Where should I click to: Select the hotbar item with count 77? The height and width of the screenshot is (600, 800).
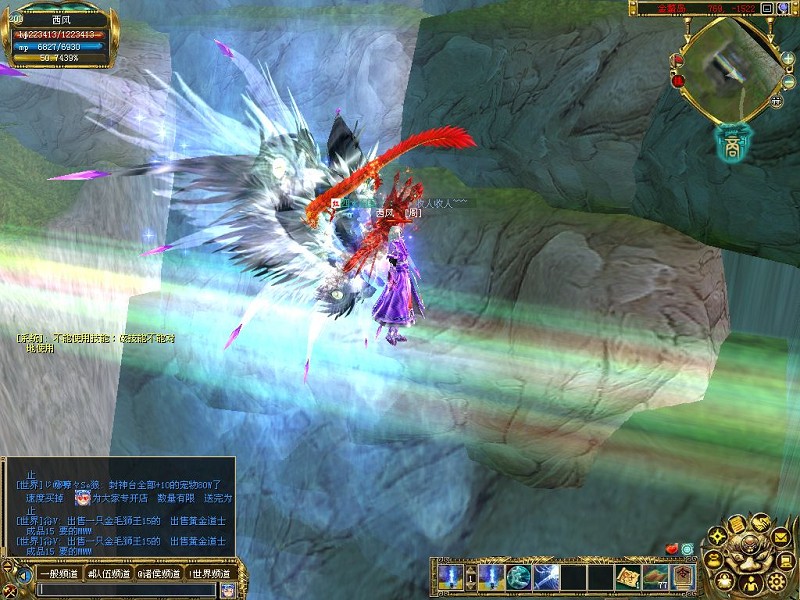[x=656, y=576]
